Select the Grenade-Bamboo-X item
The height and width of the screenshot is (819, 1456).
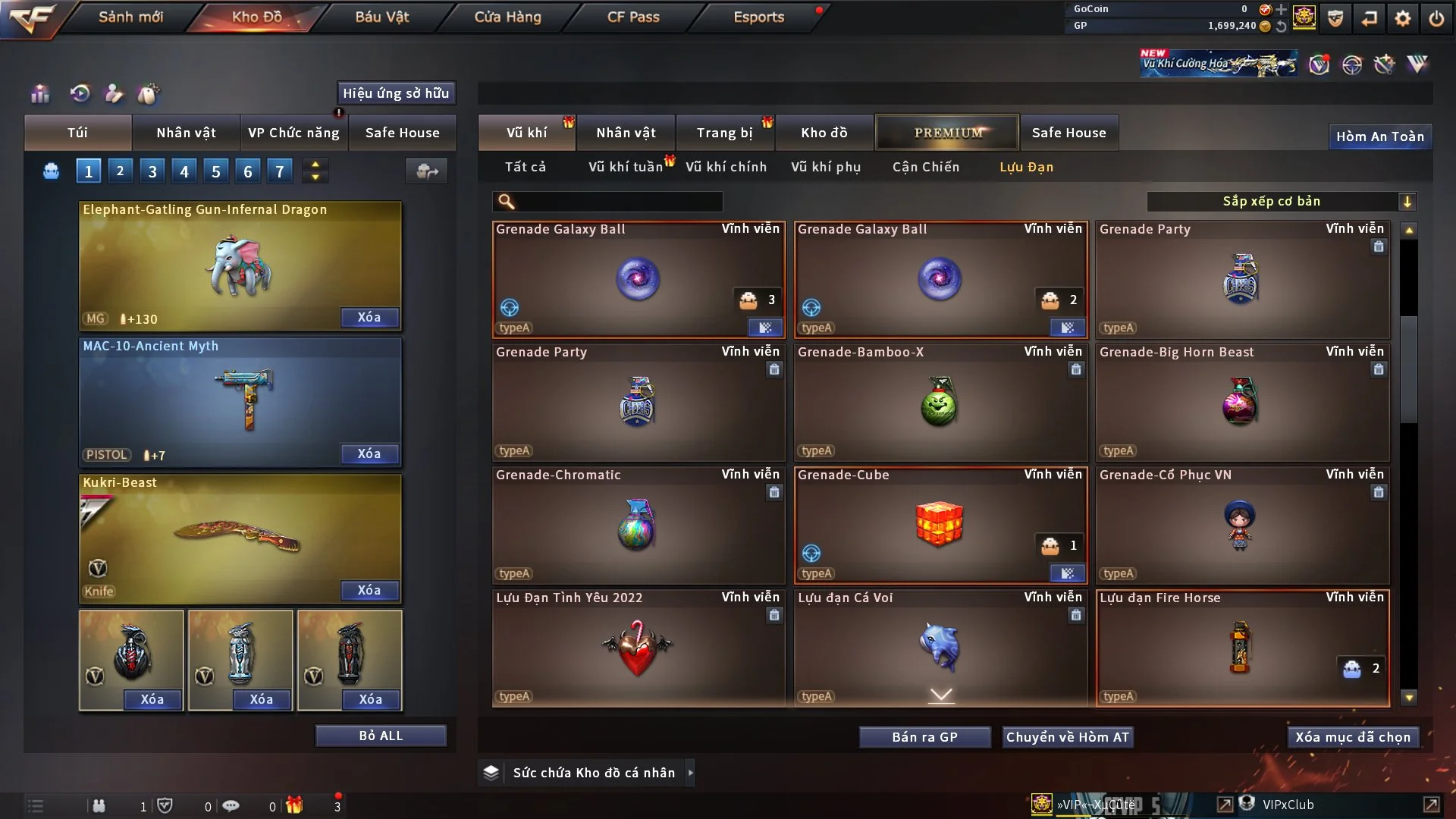coord(940,402)
